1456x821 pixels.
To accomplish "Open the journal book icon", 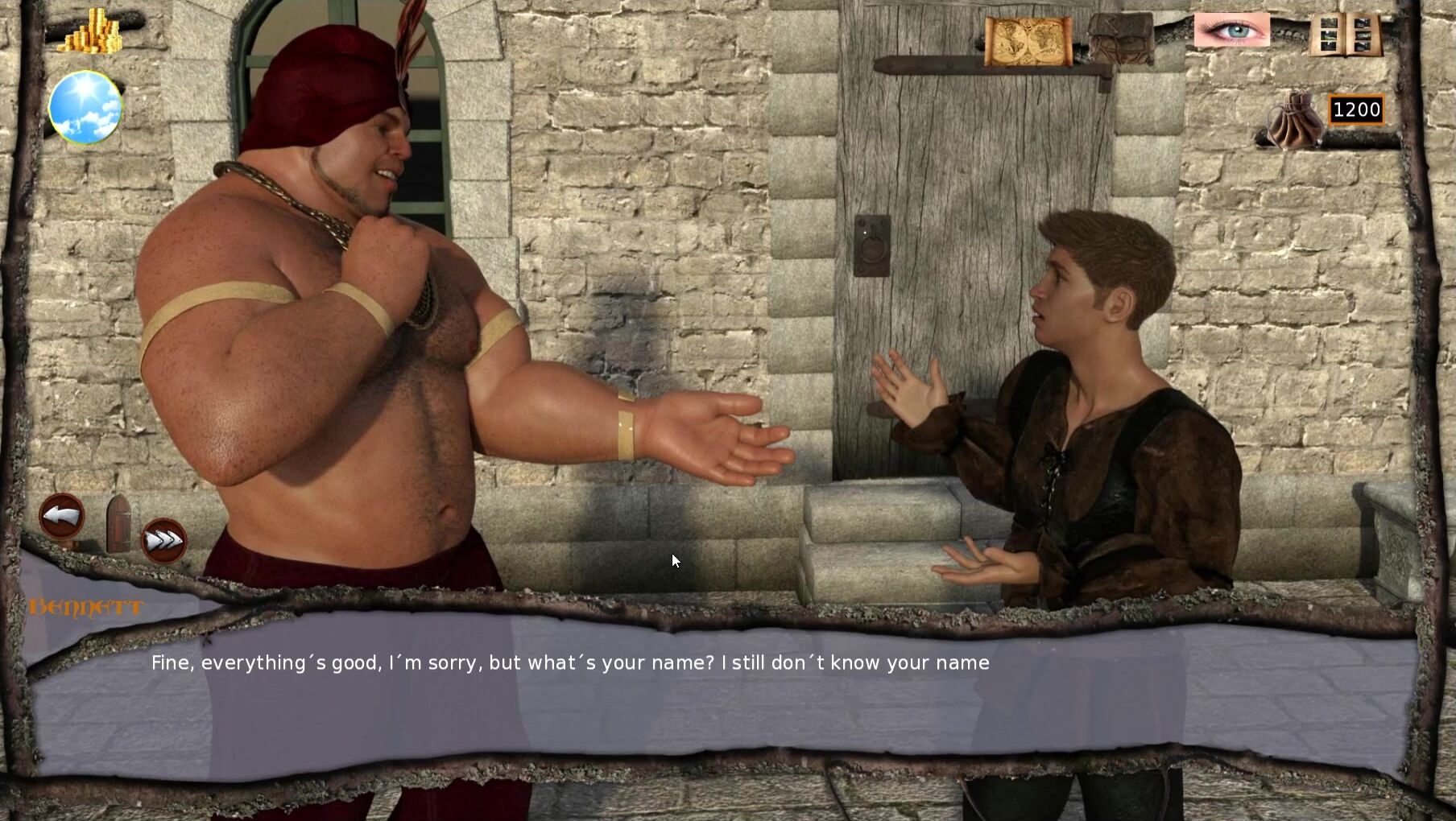I will click(x=1345, y=35).
